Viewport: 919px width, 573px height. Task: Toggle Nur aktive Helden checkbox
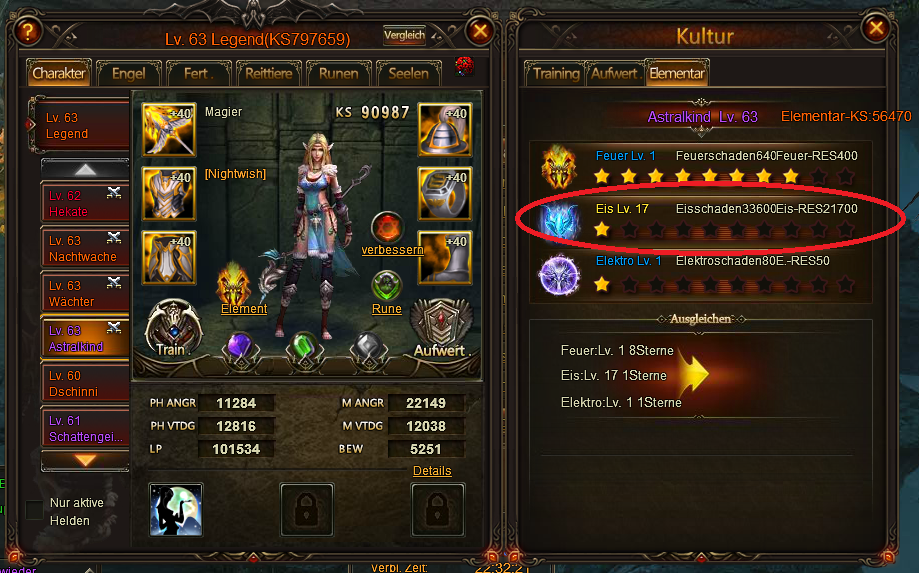pos(35,510)
